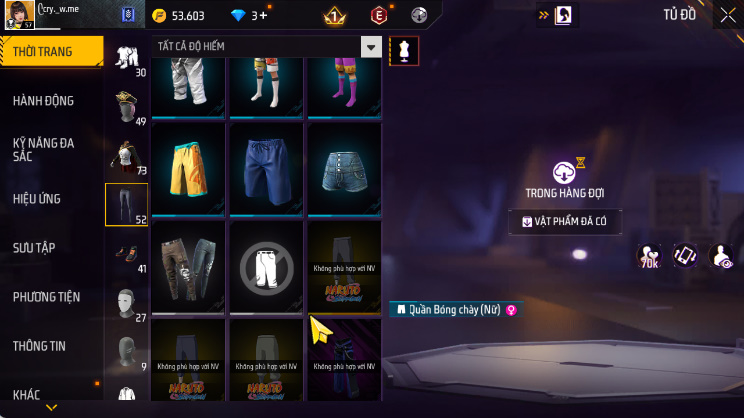
Task: Go to the SƯU TẬP tab
Action: [35, 247]
